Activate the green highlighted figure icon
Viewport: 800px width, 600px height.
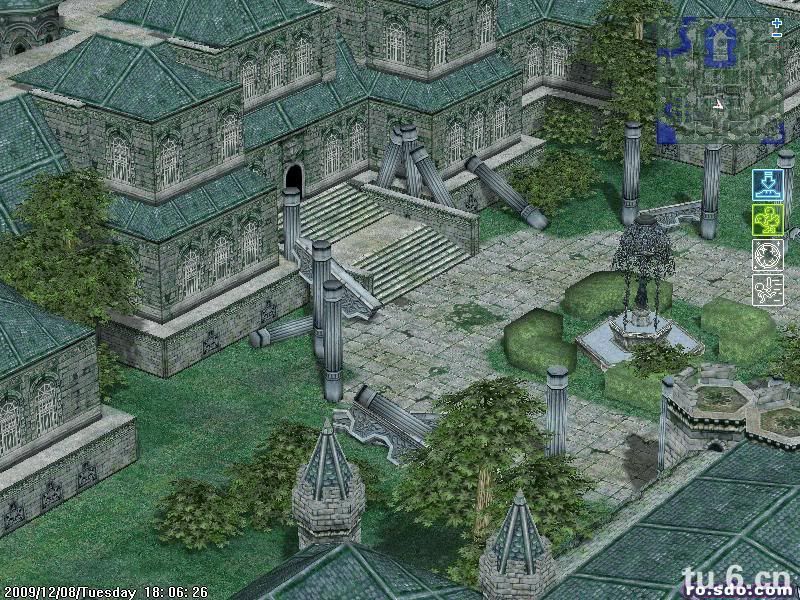(x=767, y=220)
